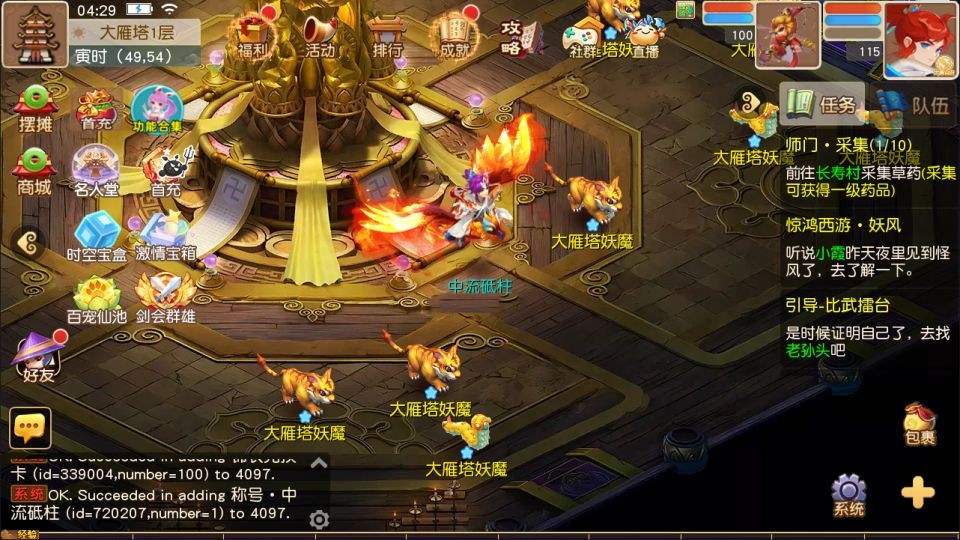Open the 直播 livestream icon
Viewport: 960px width, 540px height.
pyautogui.click(x=645, y=40)
